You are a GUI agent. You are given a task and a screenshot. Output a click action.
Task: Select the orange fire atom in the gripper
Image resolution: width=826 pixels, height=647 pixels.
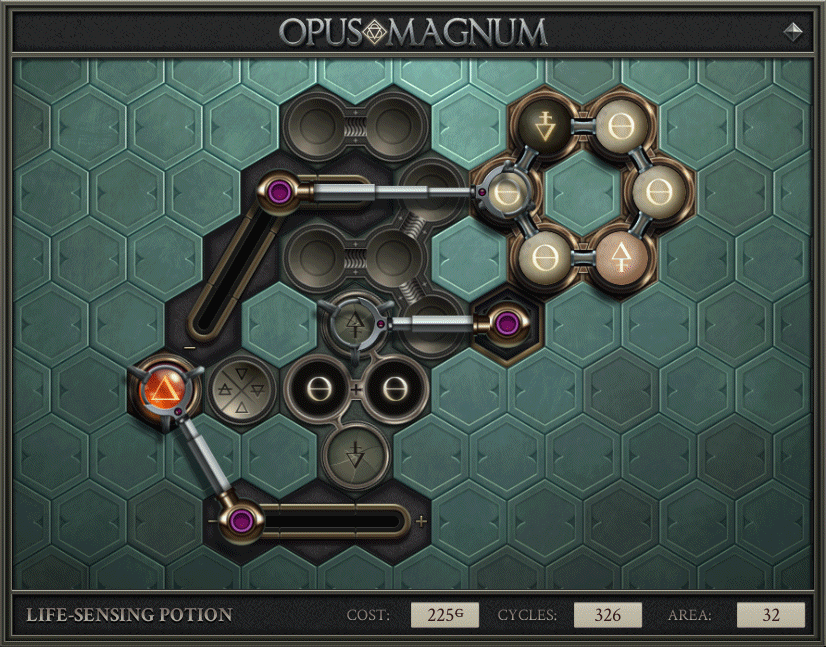point(162,387)
